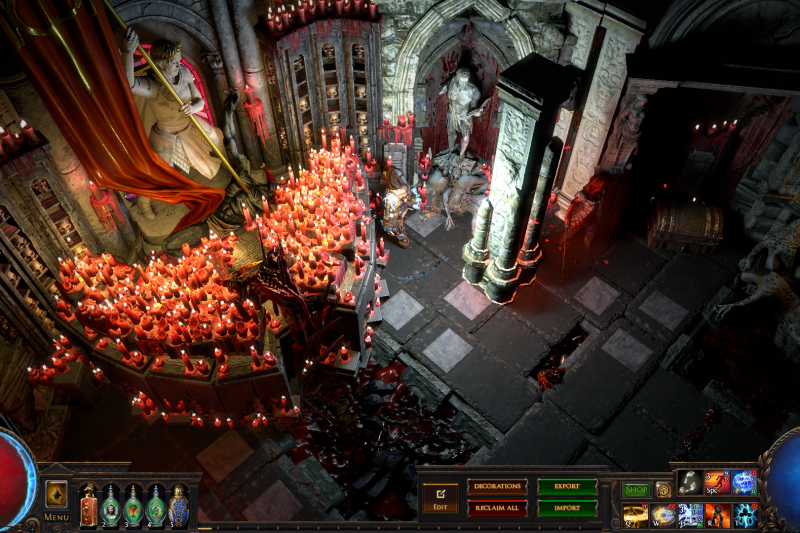Click the Reclaim All button
Screen dimensions: 800x533
497,508
